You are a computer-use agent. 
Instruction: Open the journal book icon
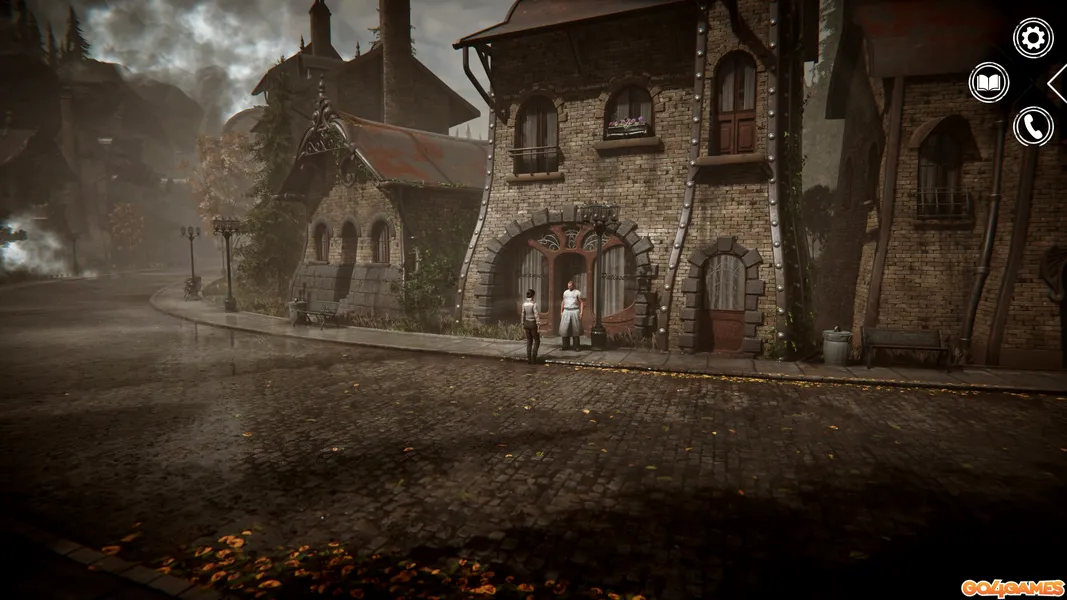point(989,82)
